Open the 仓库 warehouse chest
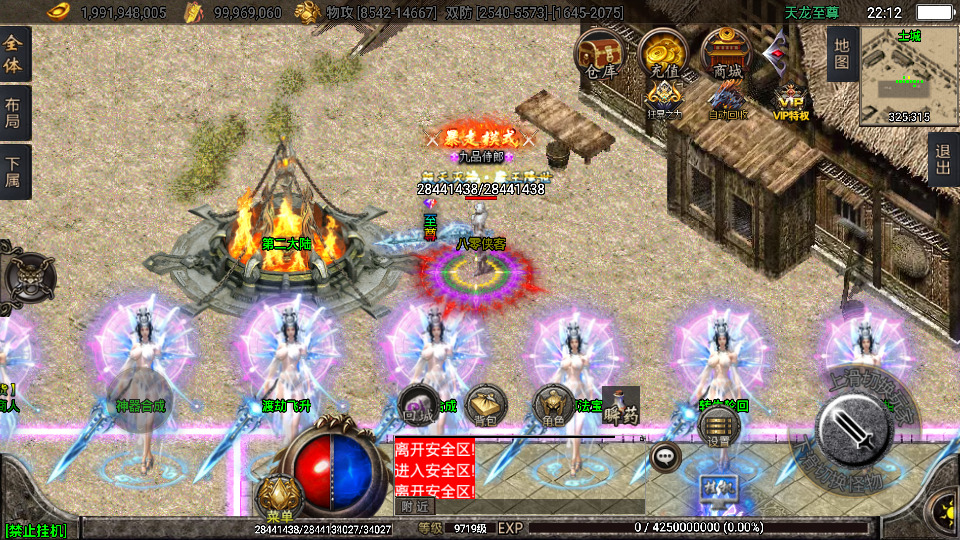The height and width of the screenshot is (540, 960). tap(601, 53)
